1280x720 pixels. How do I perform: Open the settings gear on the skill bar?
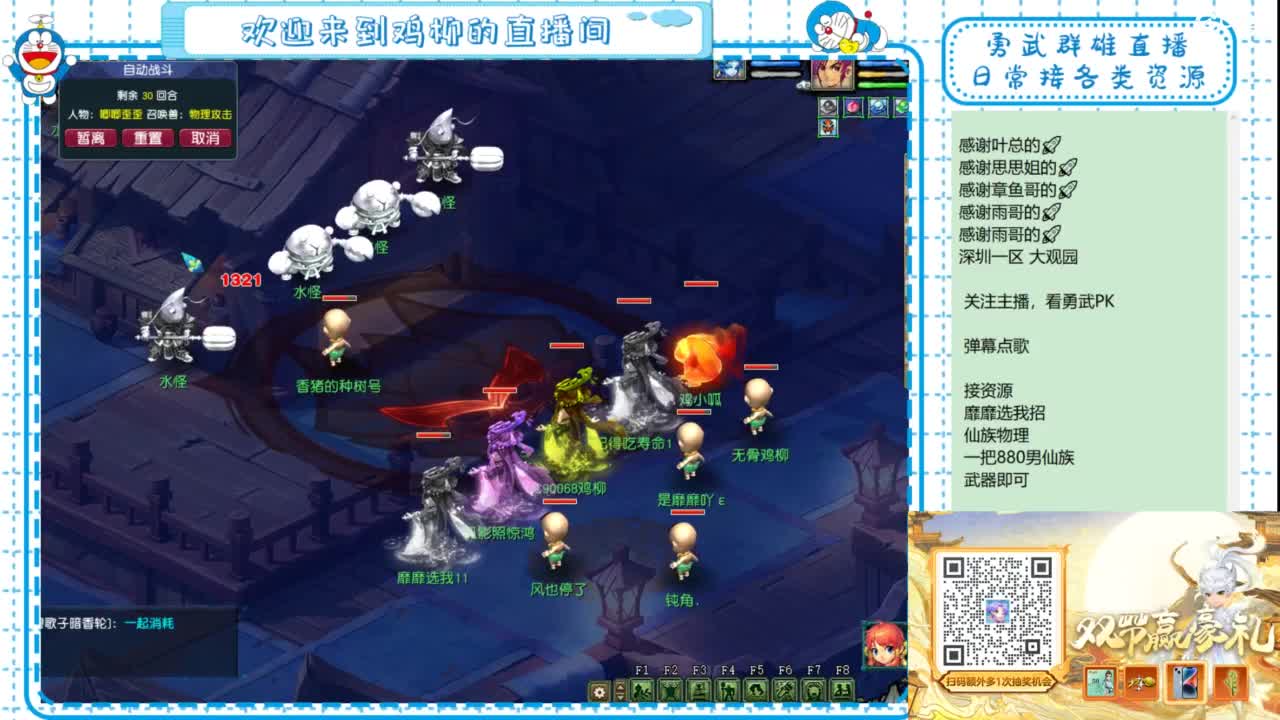click(598, 691)
